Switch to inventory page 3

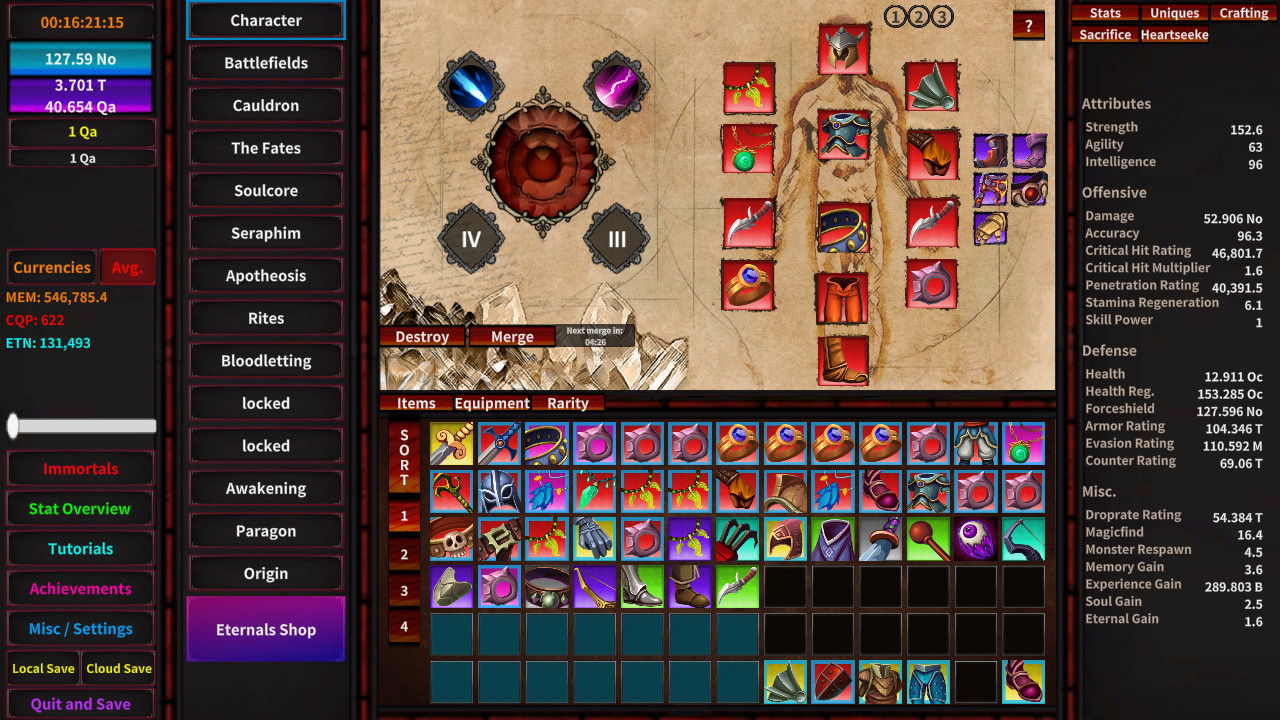click(404, 591)
